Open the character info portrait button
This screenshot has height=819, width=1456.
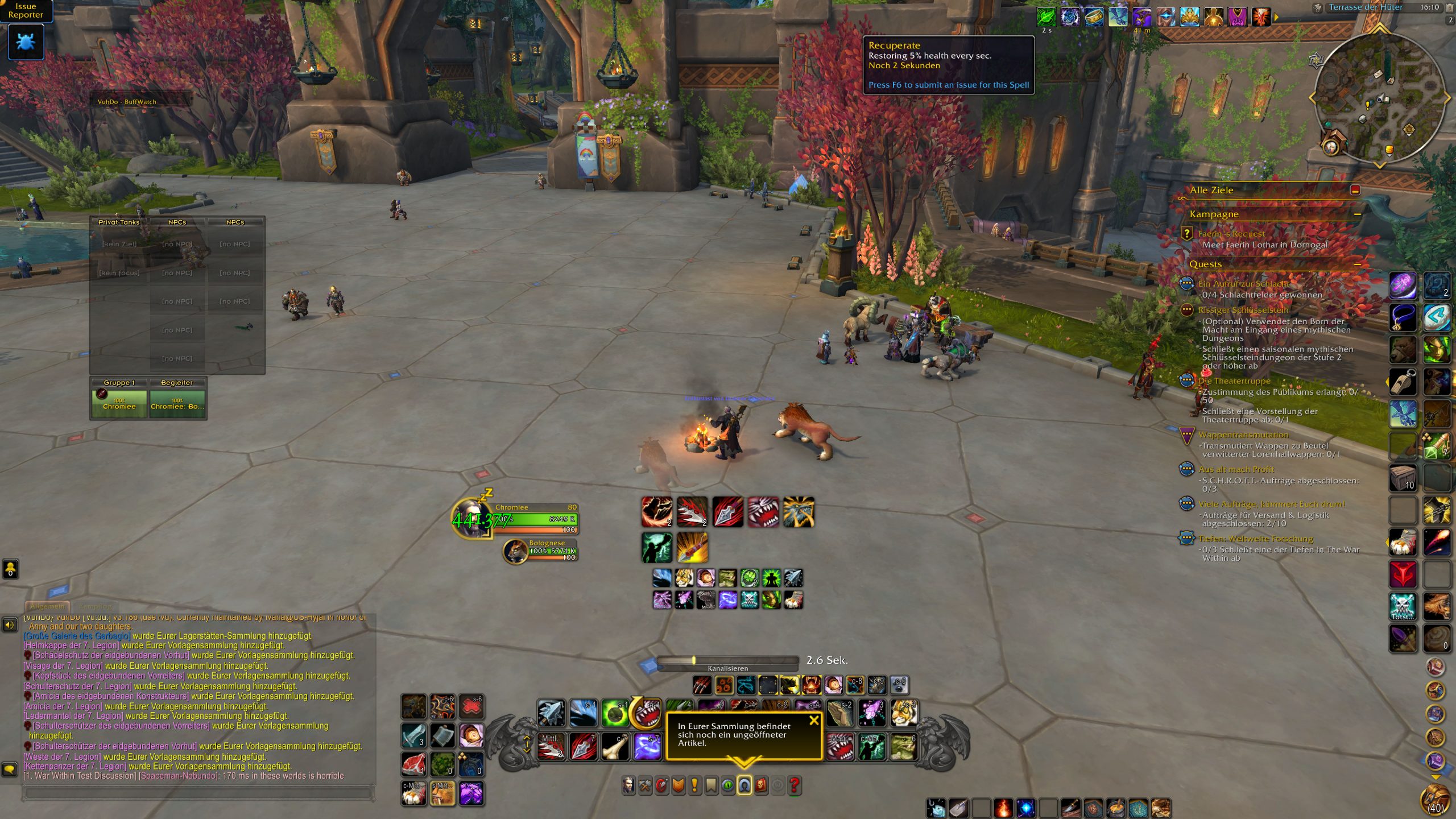[x=628, y=785]
